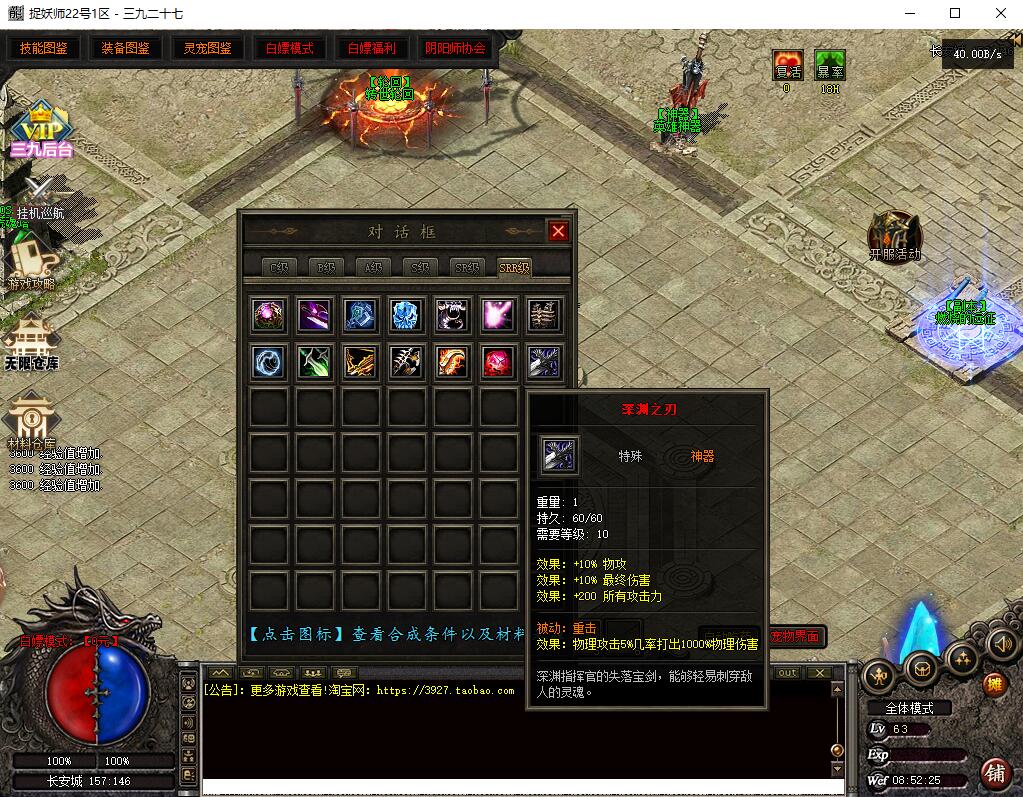This screenshot has height=797, width=1023.
Task: Choose the red gem item slot
Action: click(x=498, y=361)
